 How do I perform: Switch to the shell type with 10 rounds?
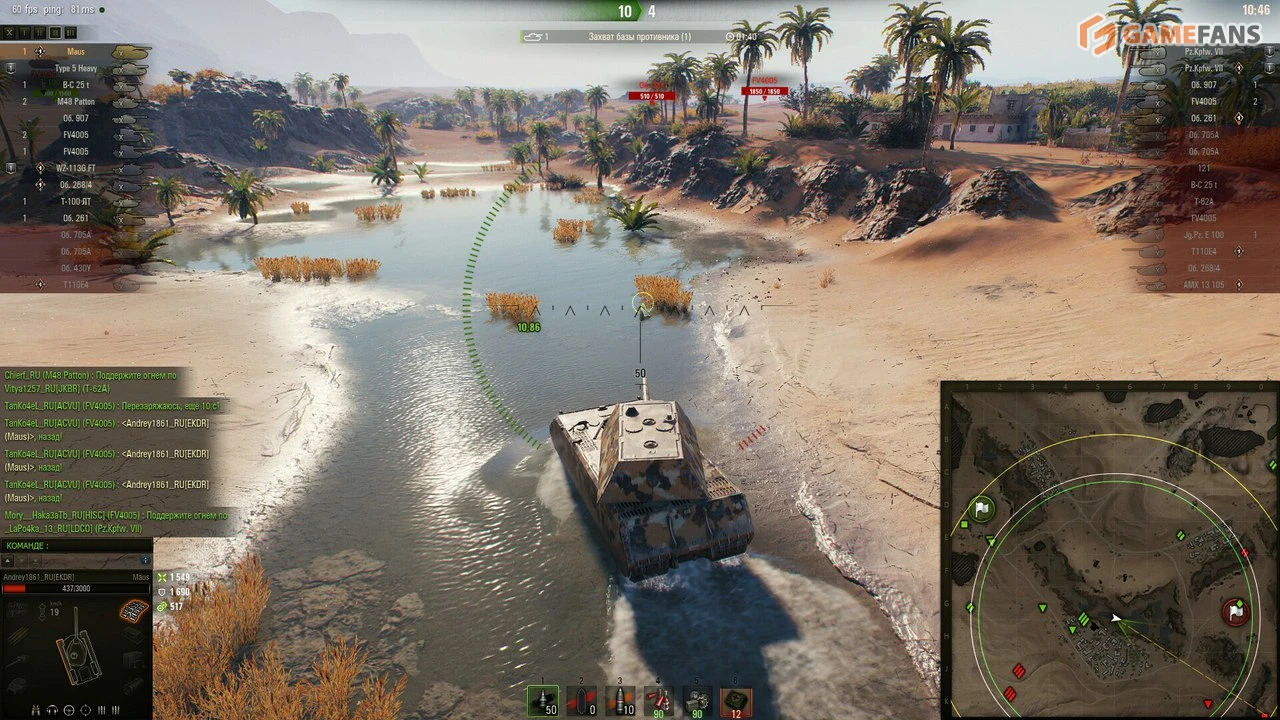click(x=620, y=700)
